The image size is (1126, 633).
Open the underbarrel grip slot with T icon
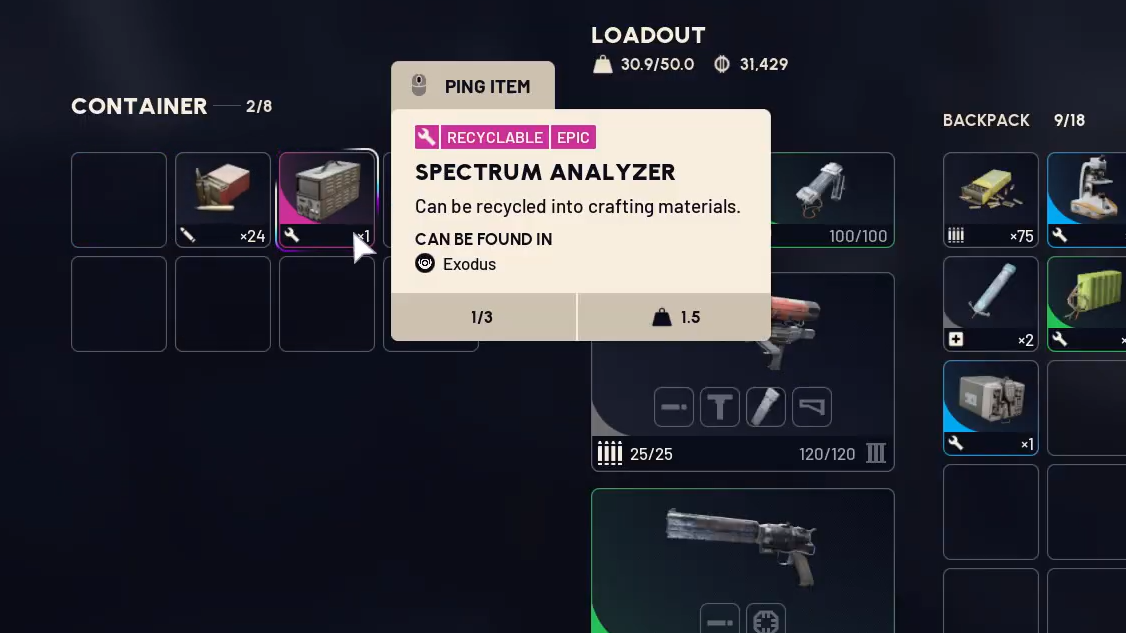pyautogui.click(x=720, y=407)
